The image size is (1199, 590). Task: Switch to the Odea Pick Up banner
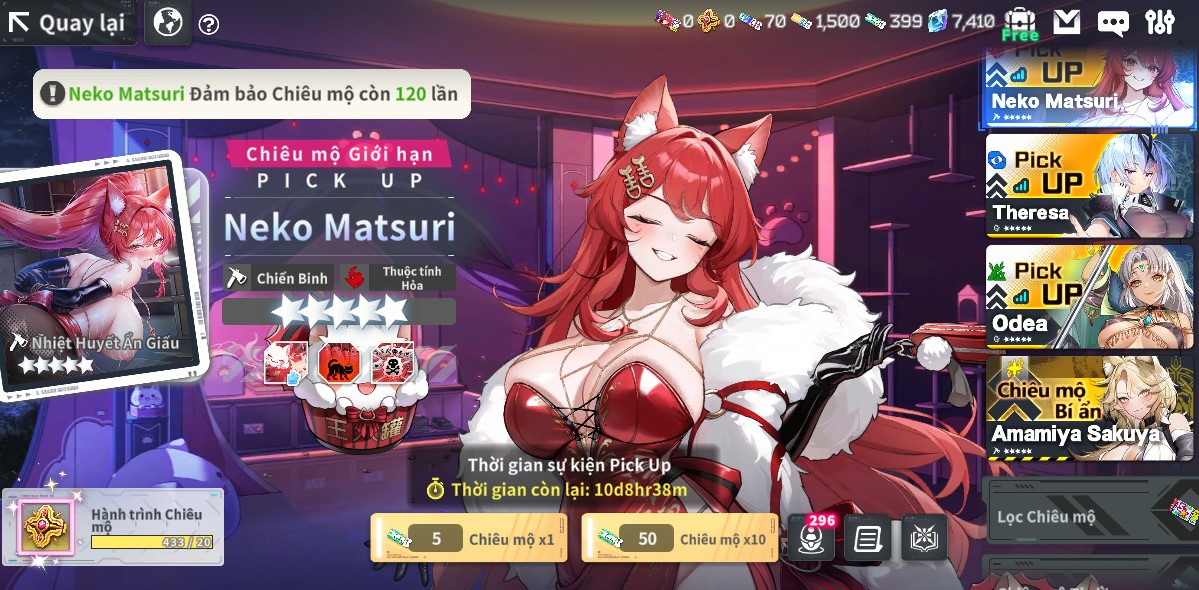tap(1088, 296)
